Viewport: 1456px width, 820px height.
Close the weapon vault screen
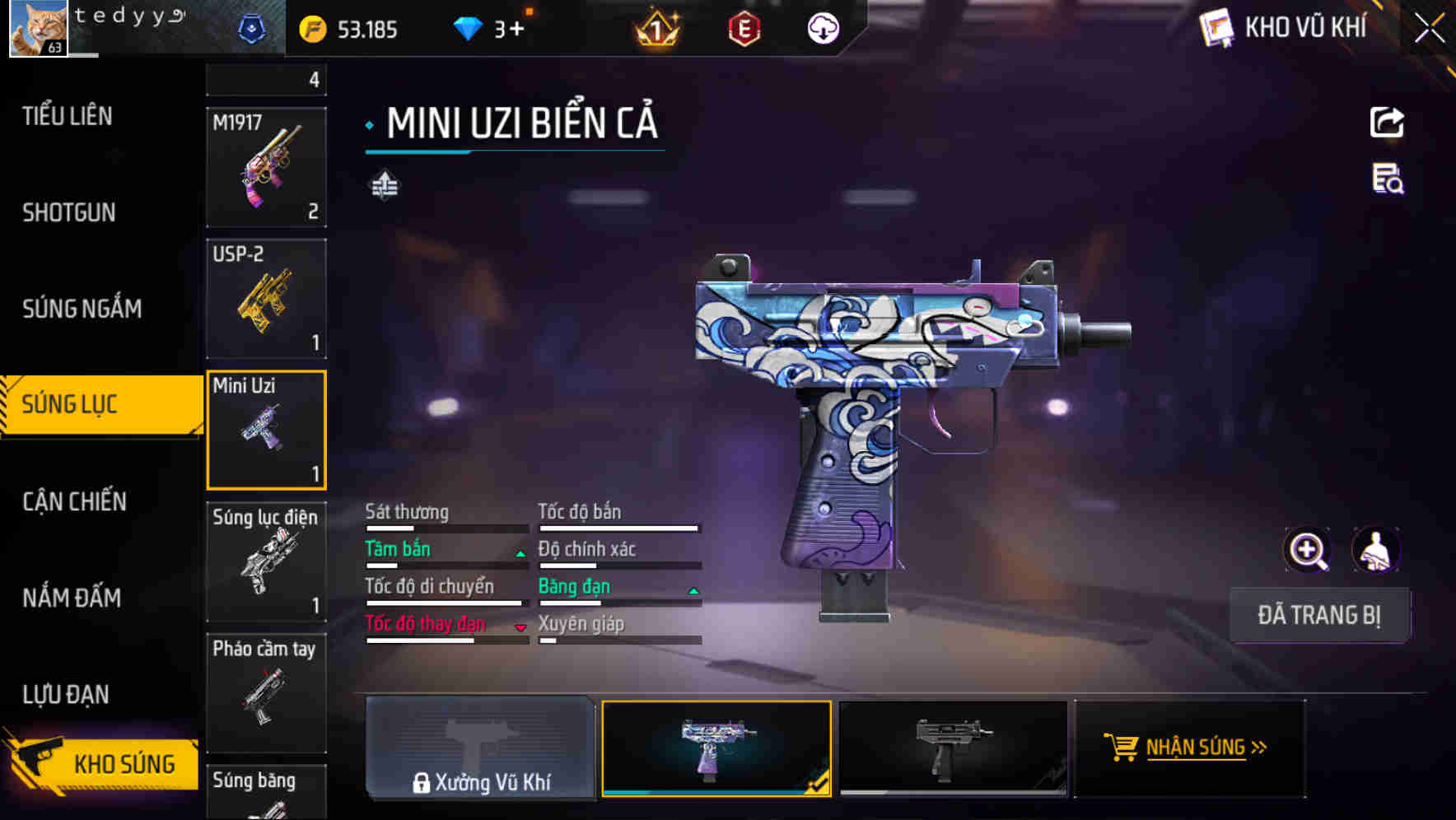click(x=1429, y=29)
